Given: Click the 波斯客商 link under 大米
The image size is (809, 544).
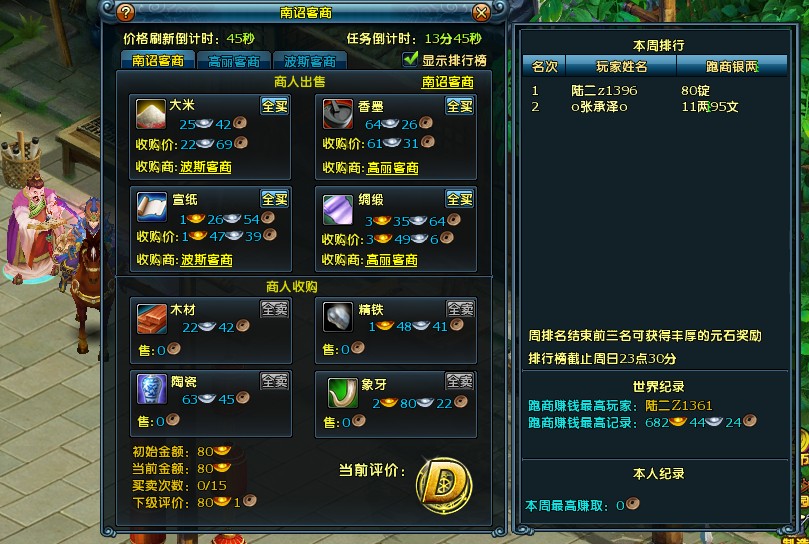Looking at the screenshot, I should 206,167.
